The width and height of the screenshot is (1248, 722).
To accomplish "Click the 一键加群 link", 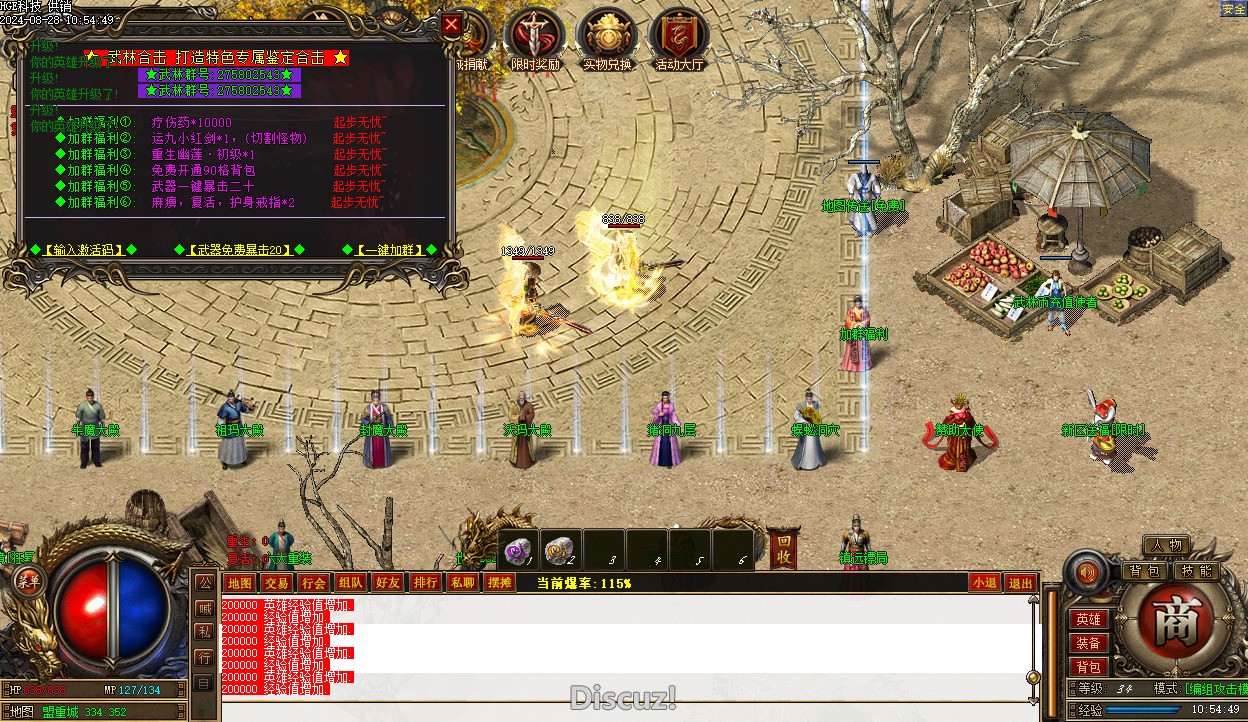I will pos(388,249).
